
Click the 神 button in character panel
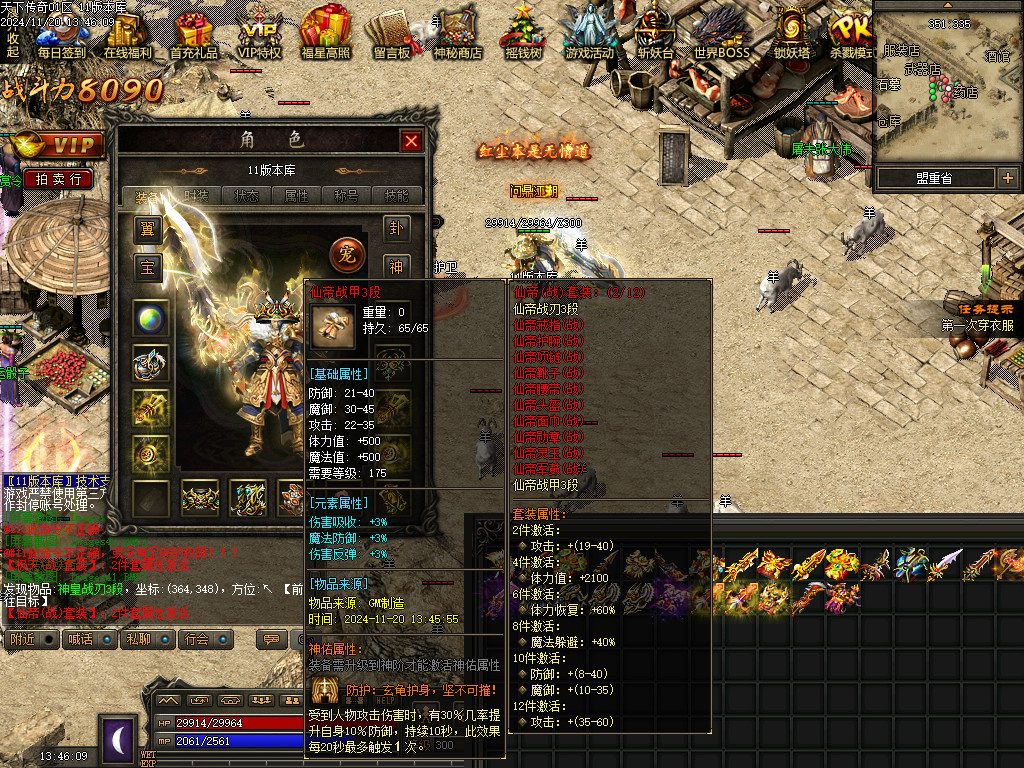pyautogui.click(x=396, y=267)
